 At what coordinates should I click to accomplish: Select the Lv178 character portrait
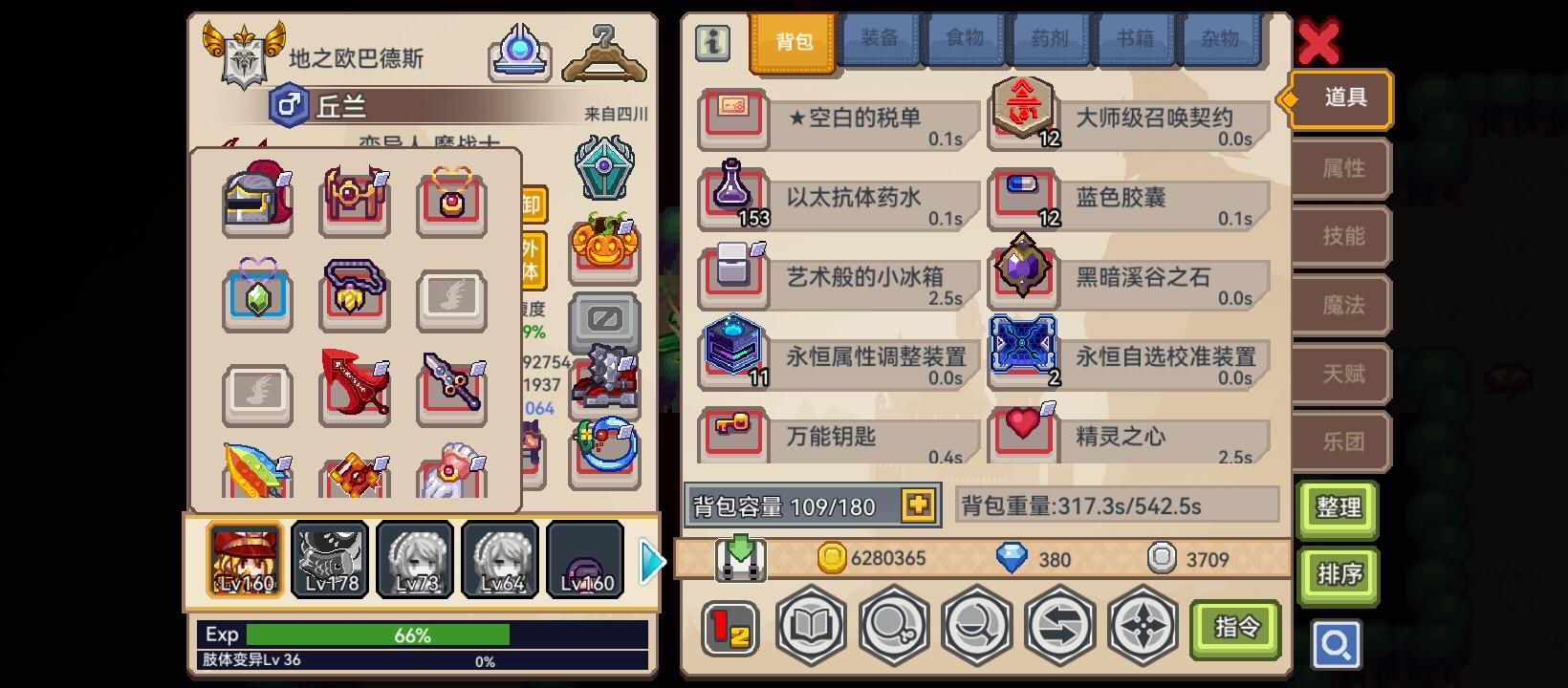click(x=329, y=557)
